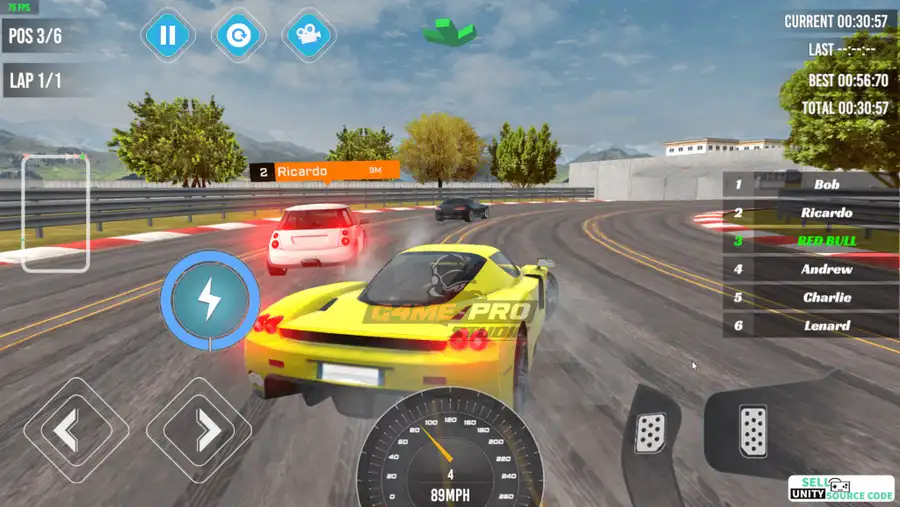Image resolution: width=900 pixels, height=507 pixels.
Task: Open the Sell Unity Source Code link
Action: click(x=840, y=488)
